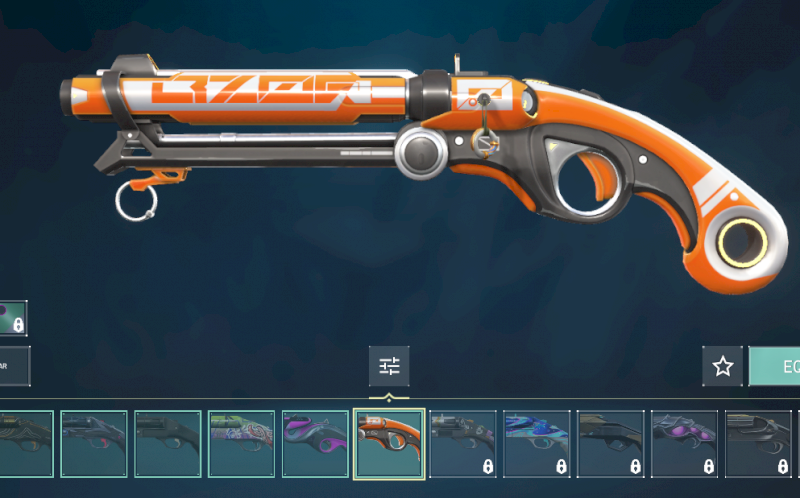The width and height of the screenshot is (800, 498).
Task: Pick the green patterned skin thumbnail
Action: click(241, 443)
